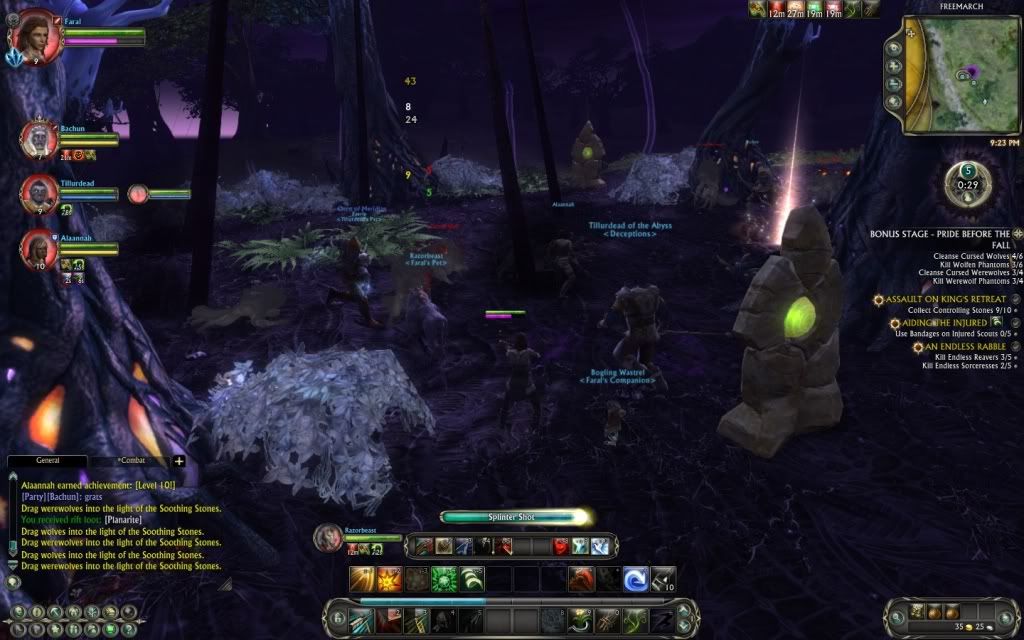
Task: Select the Razorbeast pet portrait
Action: [329, 537]
